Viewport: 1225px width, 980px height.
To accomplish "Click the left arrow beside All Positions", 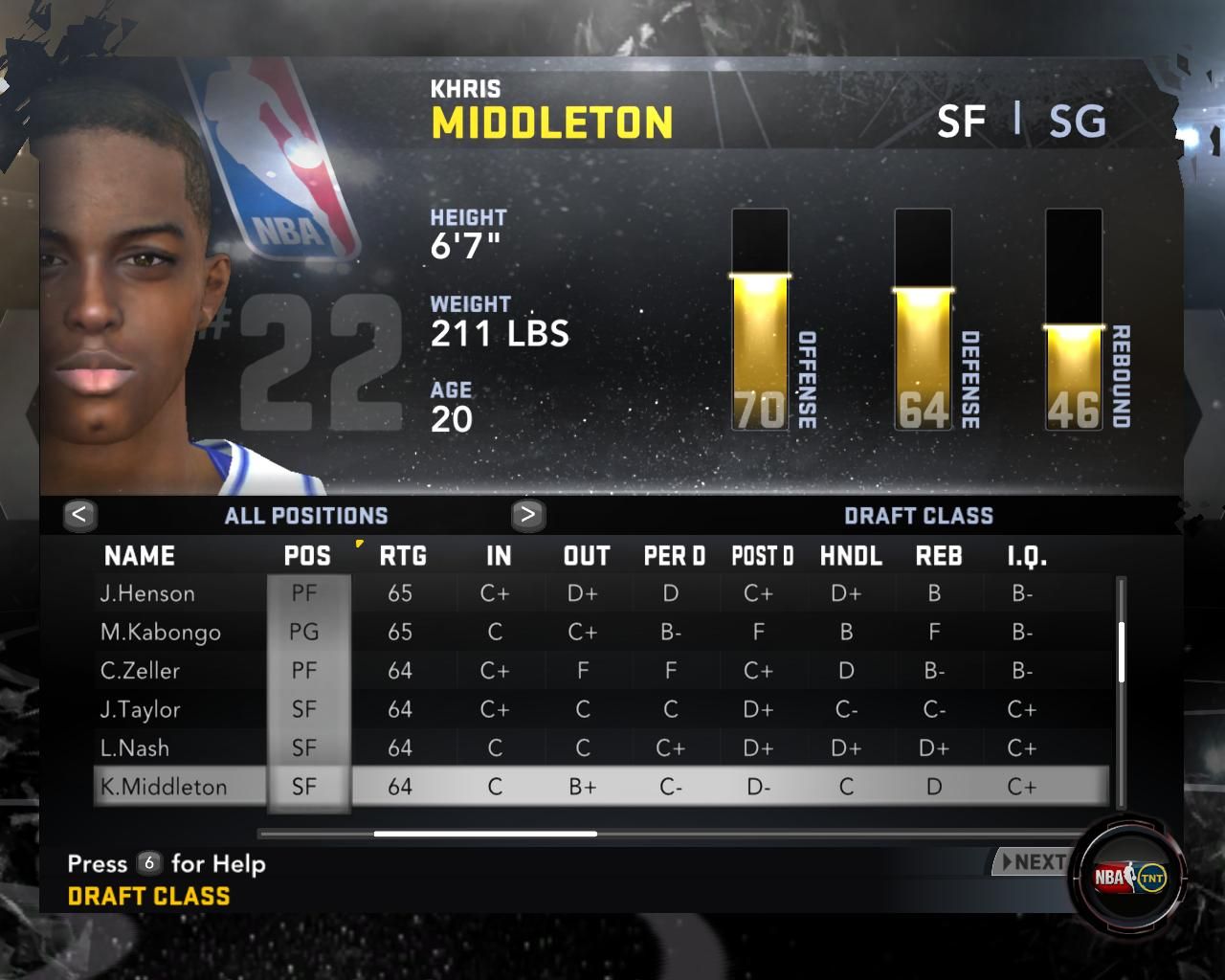I will point(79,515).
